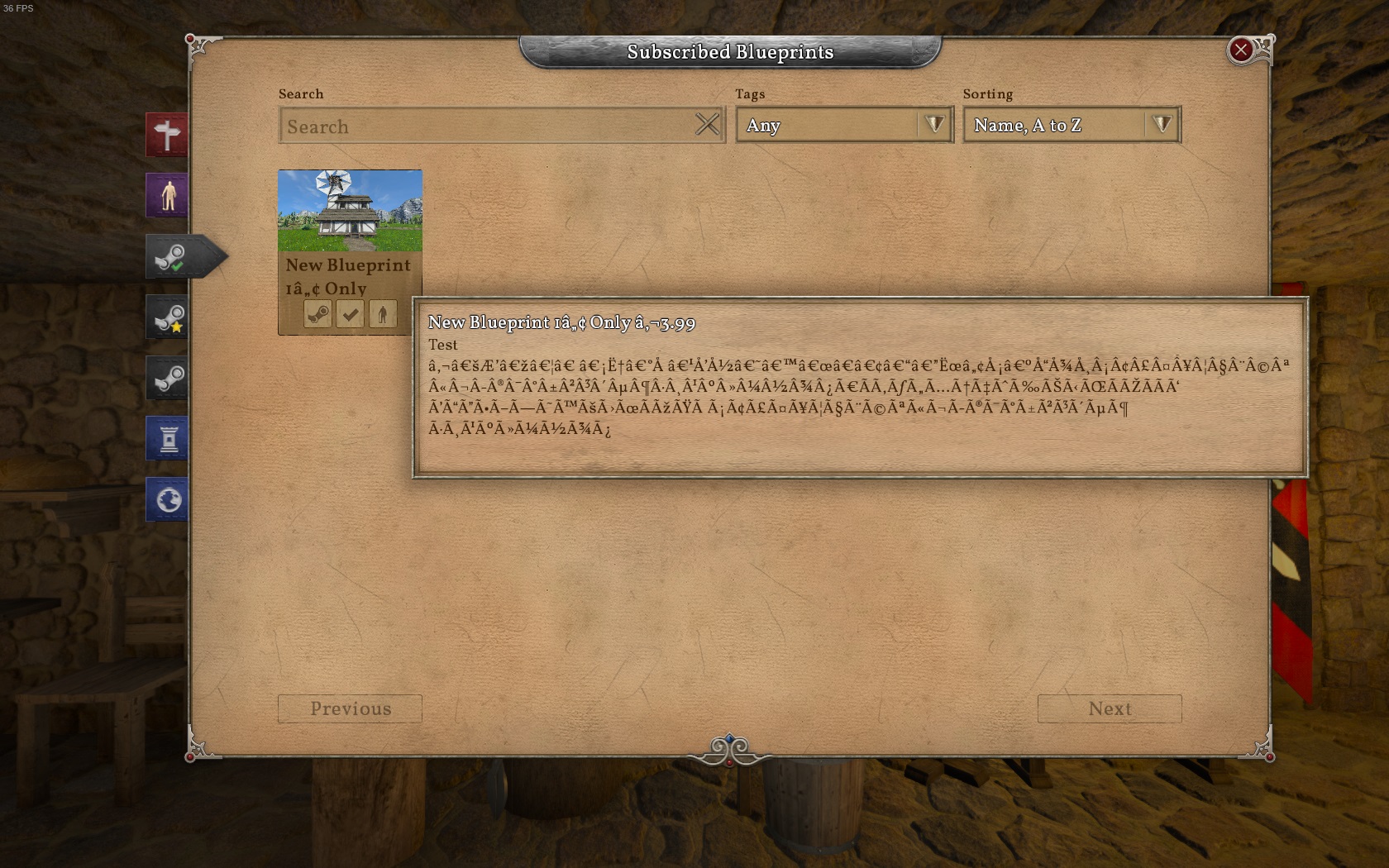1389x868 pixels.
Task: Switch to the red signpost tab
Action: [x=168, y=135]
